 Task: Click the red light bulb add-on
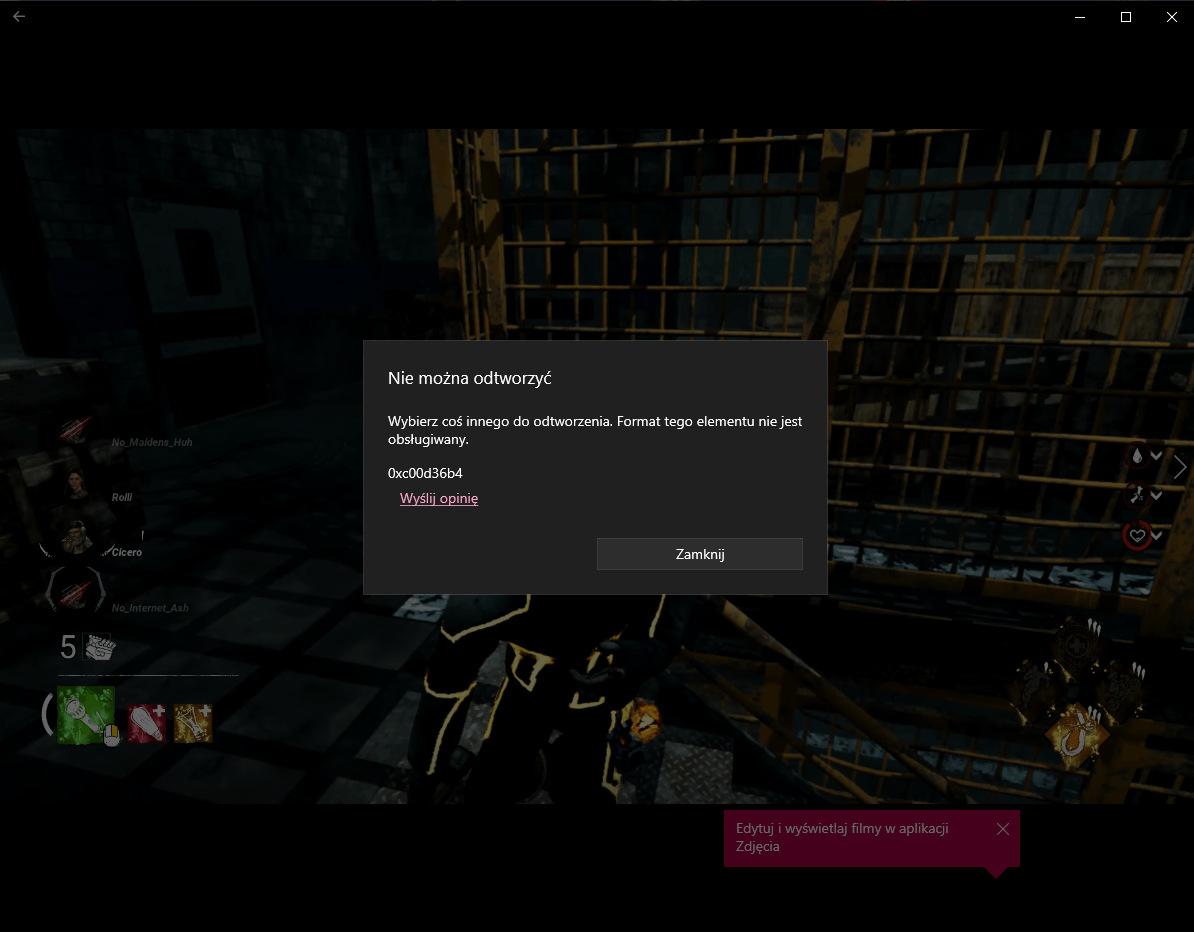click(146, 722)
